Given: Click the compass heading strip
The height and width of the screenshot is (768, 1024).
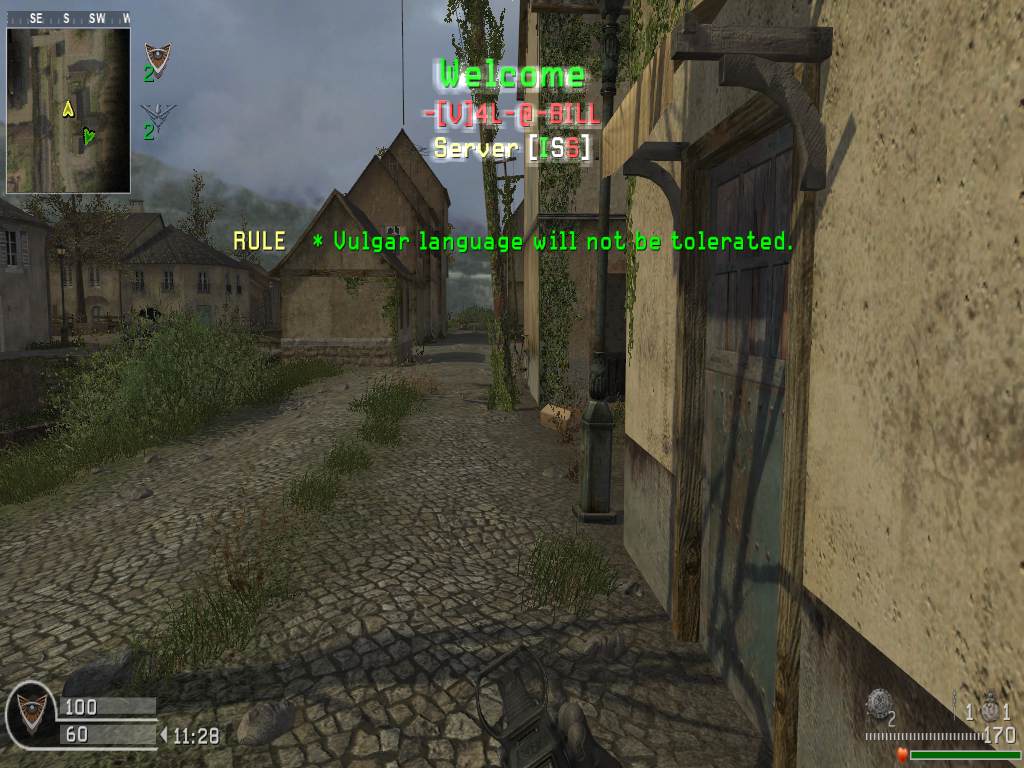Looking at the screenshot, I should coord(68,18).
